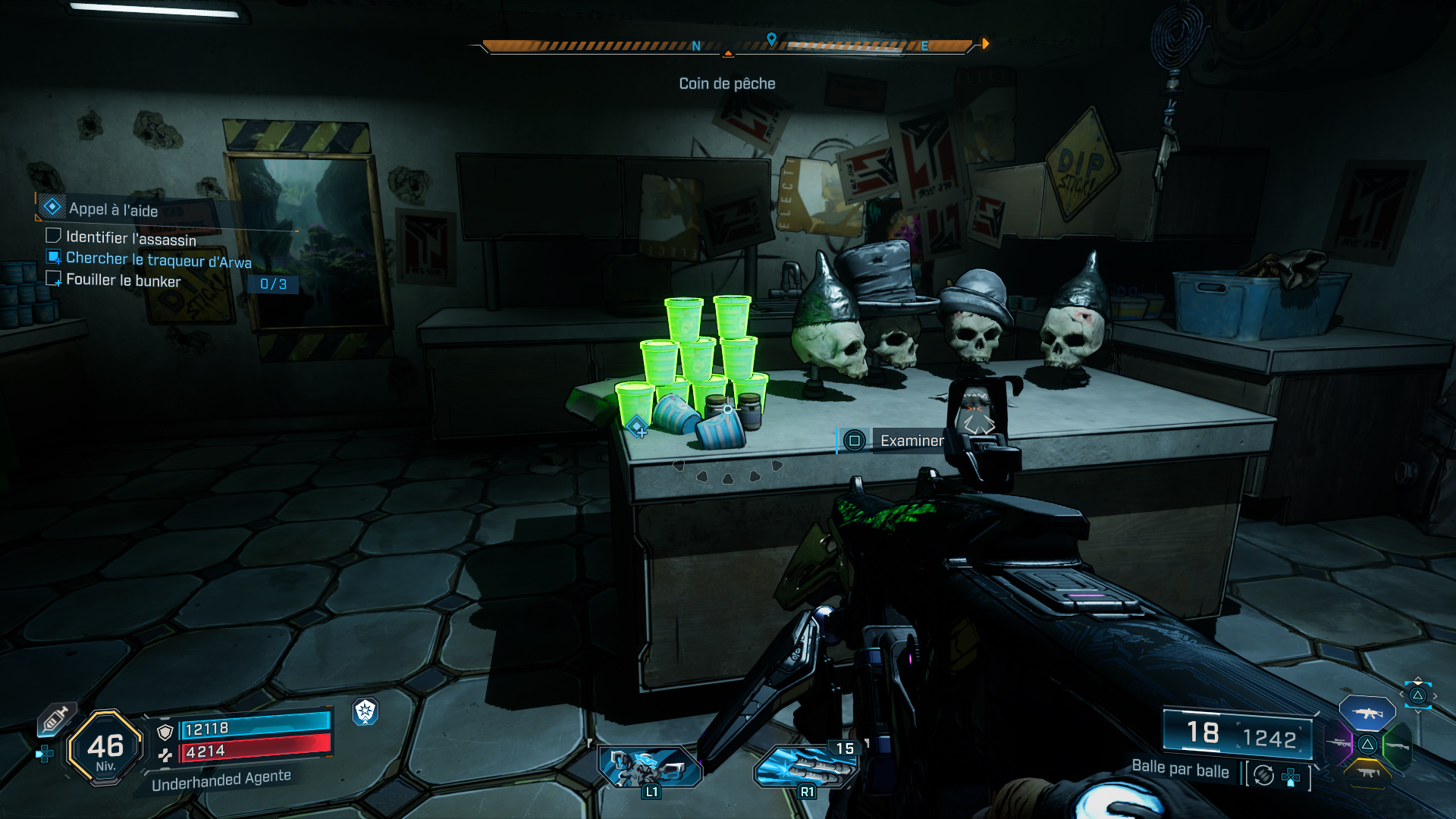1456x819 pixels.
Task: Click the shield buff status icon
Action: click(365, 711)
